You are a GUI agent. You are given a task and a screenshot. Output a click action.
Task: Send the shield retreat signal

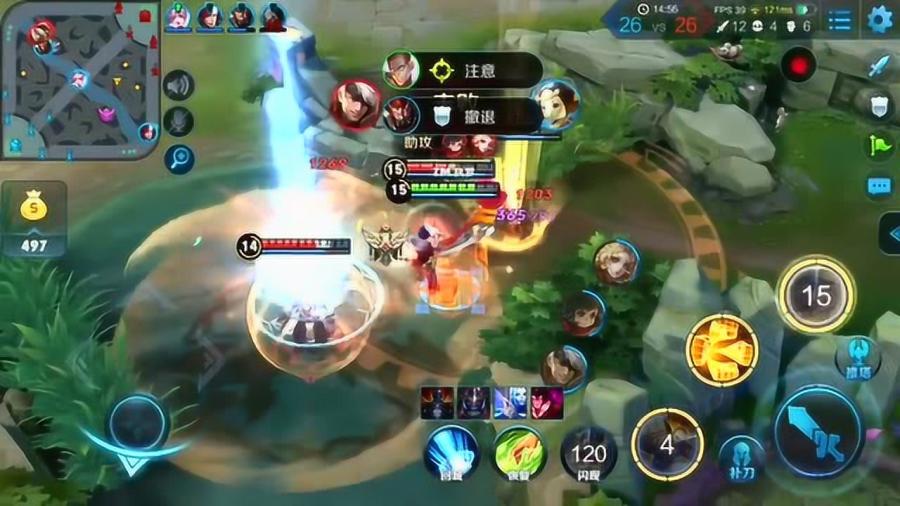(x=878, y=106)
